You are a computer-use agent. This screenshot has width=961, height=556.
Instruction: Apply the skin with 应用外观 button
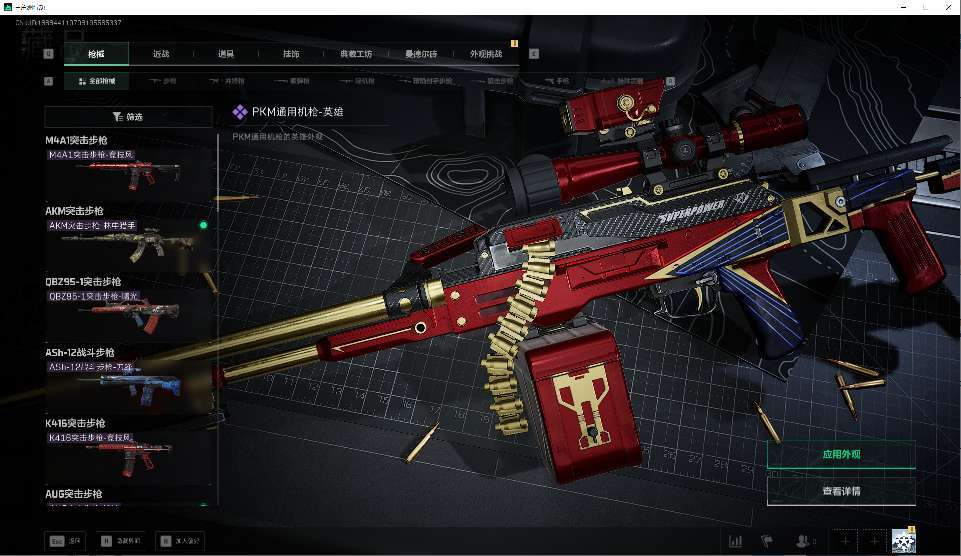[840, 455]
